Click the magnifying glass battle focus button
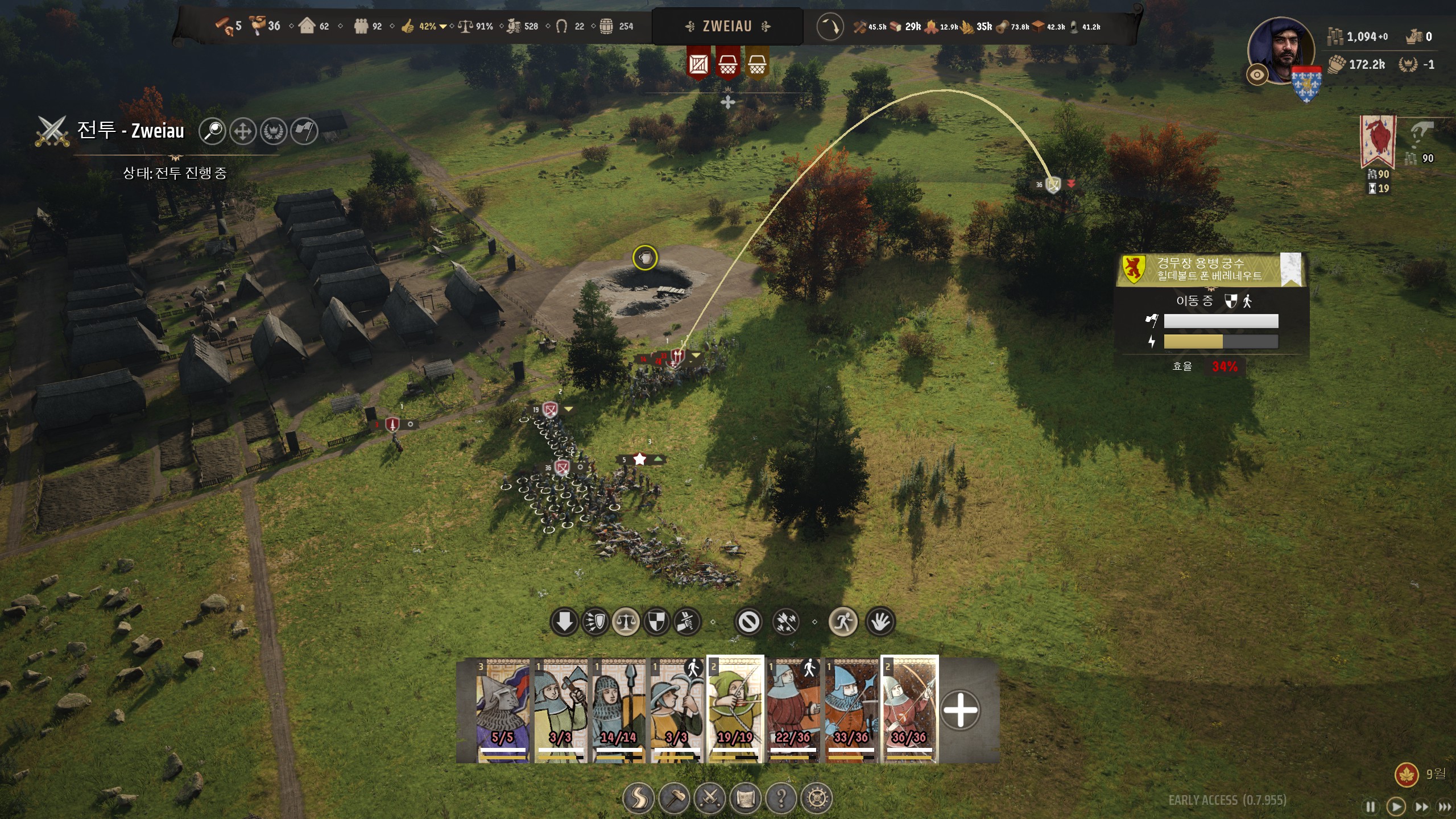Image resolution: width=1456 pixels, height=819 pixels. click(x=213, y=131)
